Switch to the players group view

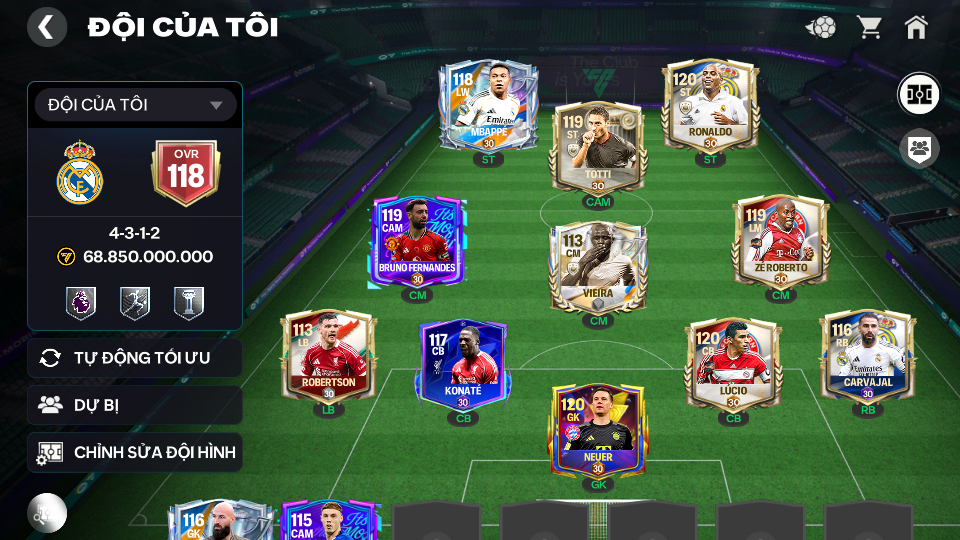tap(917, 150)
